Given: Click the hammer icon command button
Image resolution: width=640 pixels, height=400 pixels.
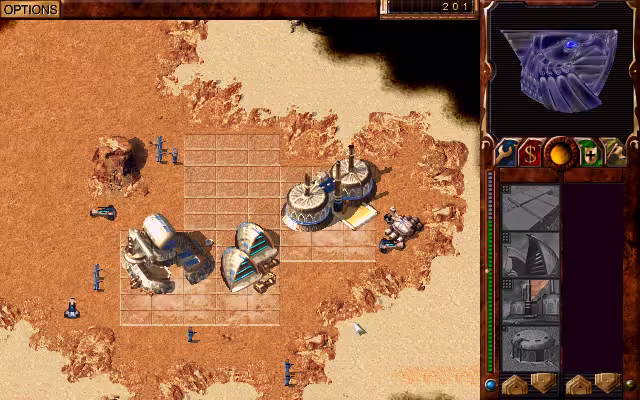Looking at the screenshot, I should pos(616,154).
